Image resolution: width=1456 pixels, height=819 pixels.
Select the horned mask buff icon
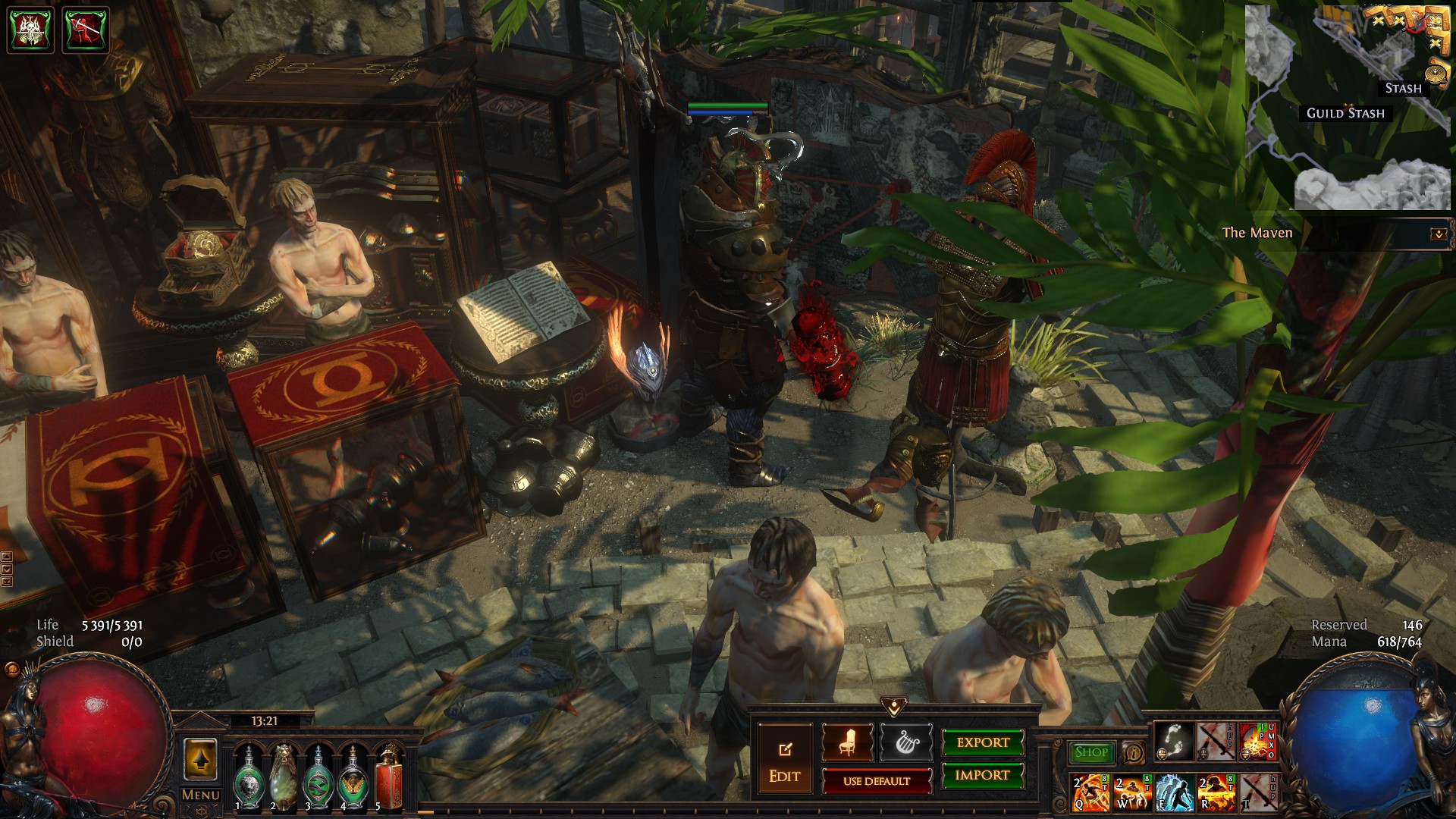(x=30, y=30)
